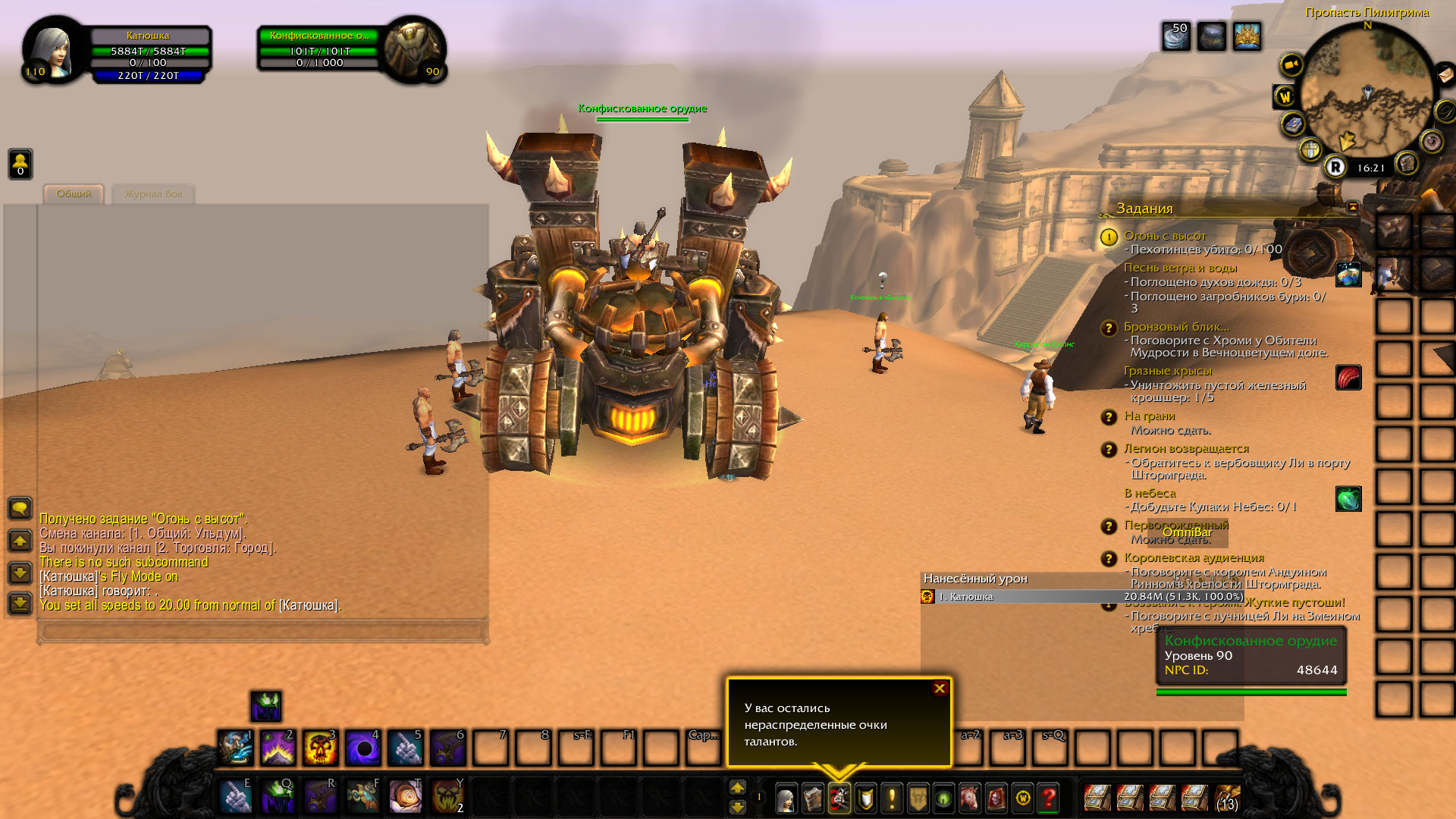Open the Журнал боя chat tab

click(153, 194)
